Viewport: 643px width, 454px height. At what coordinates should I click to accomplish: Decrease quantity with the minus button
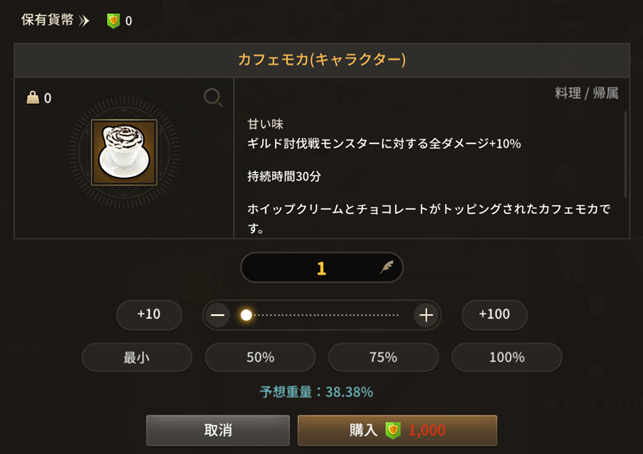coord(218,315)
